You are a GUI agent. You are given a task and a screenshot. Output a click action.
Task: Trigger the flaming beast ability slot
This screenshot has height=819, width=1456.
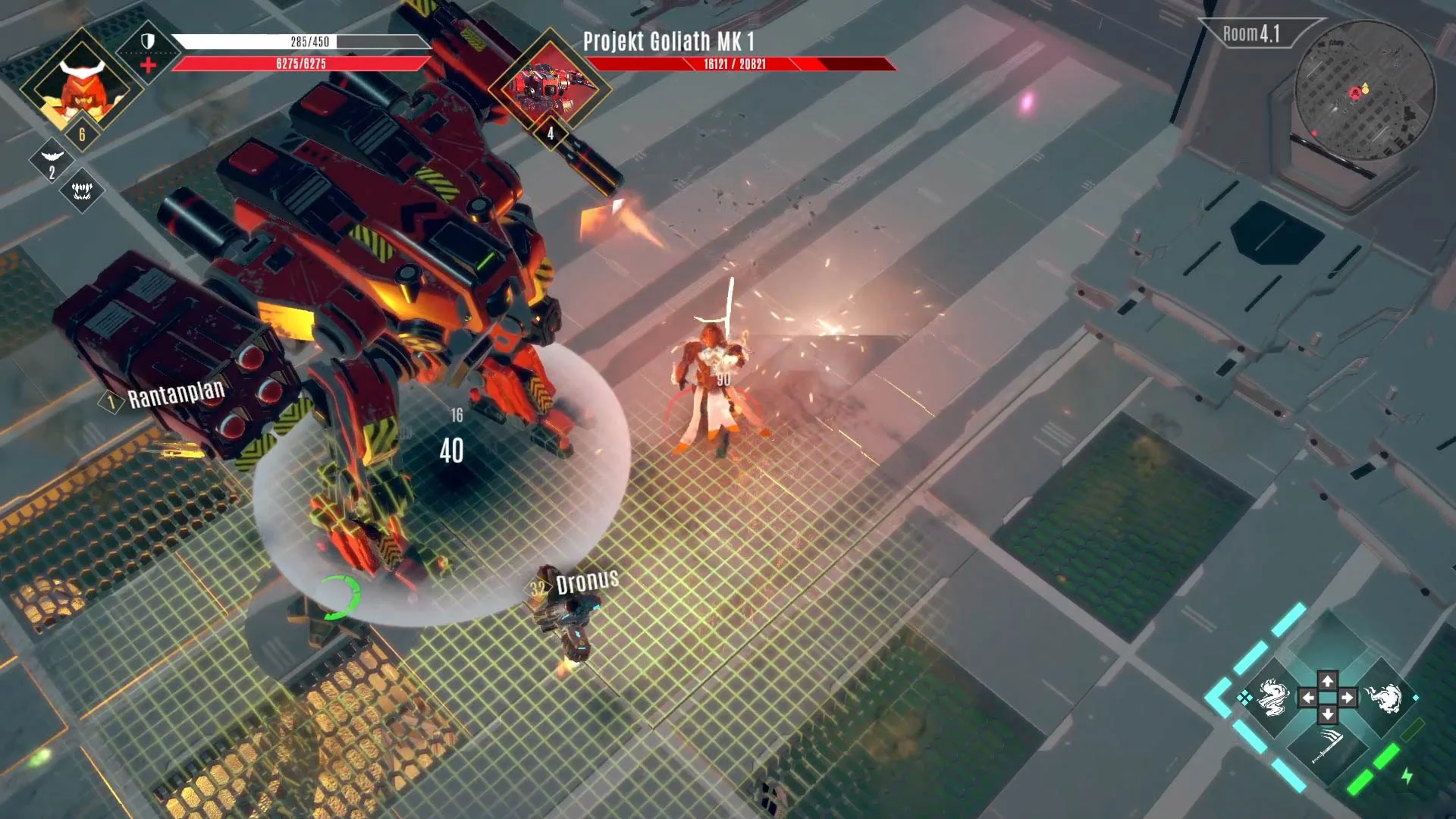(x=1383, y=698)
